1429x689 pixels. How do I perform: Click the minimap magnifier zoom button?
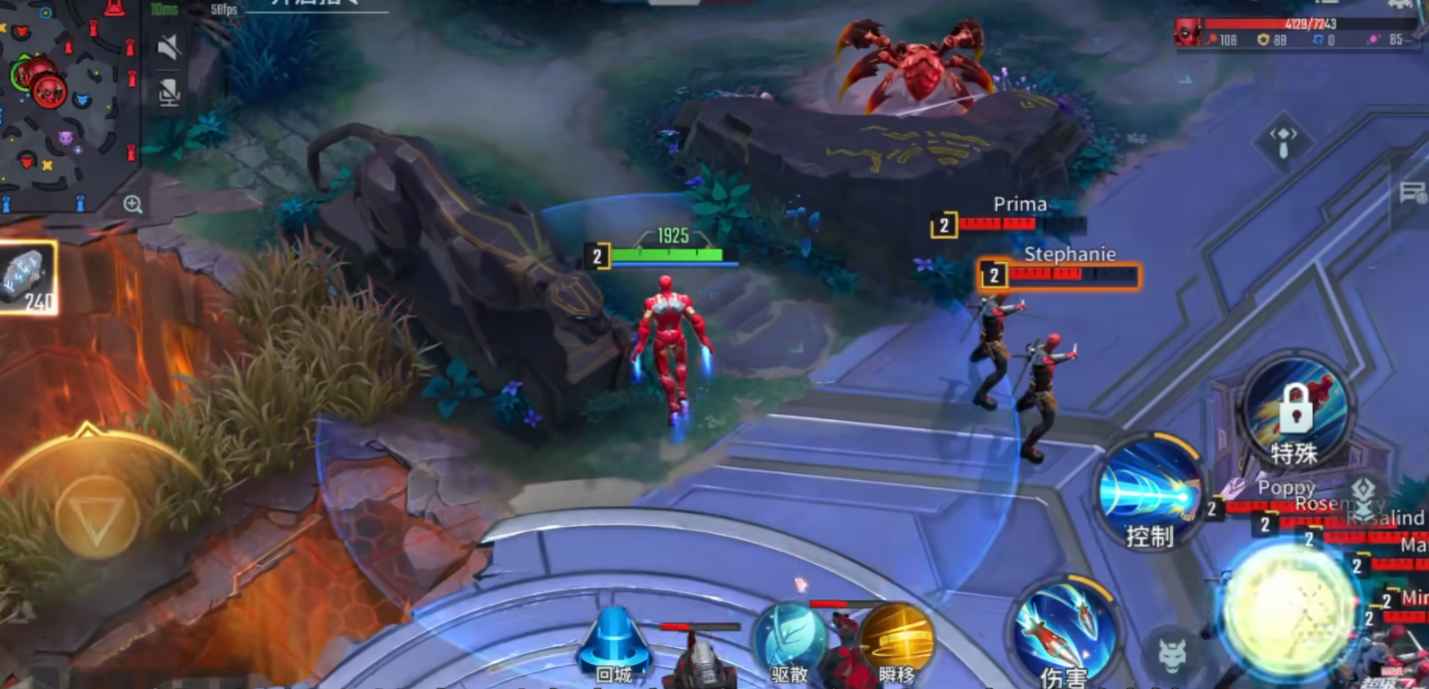pos(133,205)
